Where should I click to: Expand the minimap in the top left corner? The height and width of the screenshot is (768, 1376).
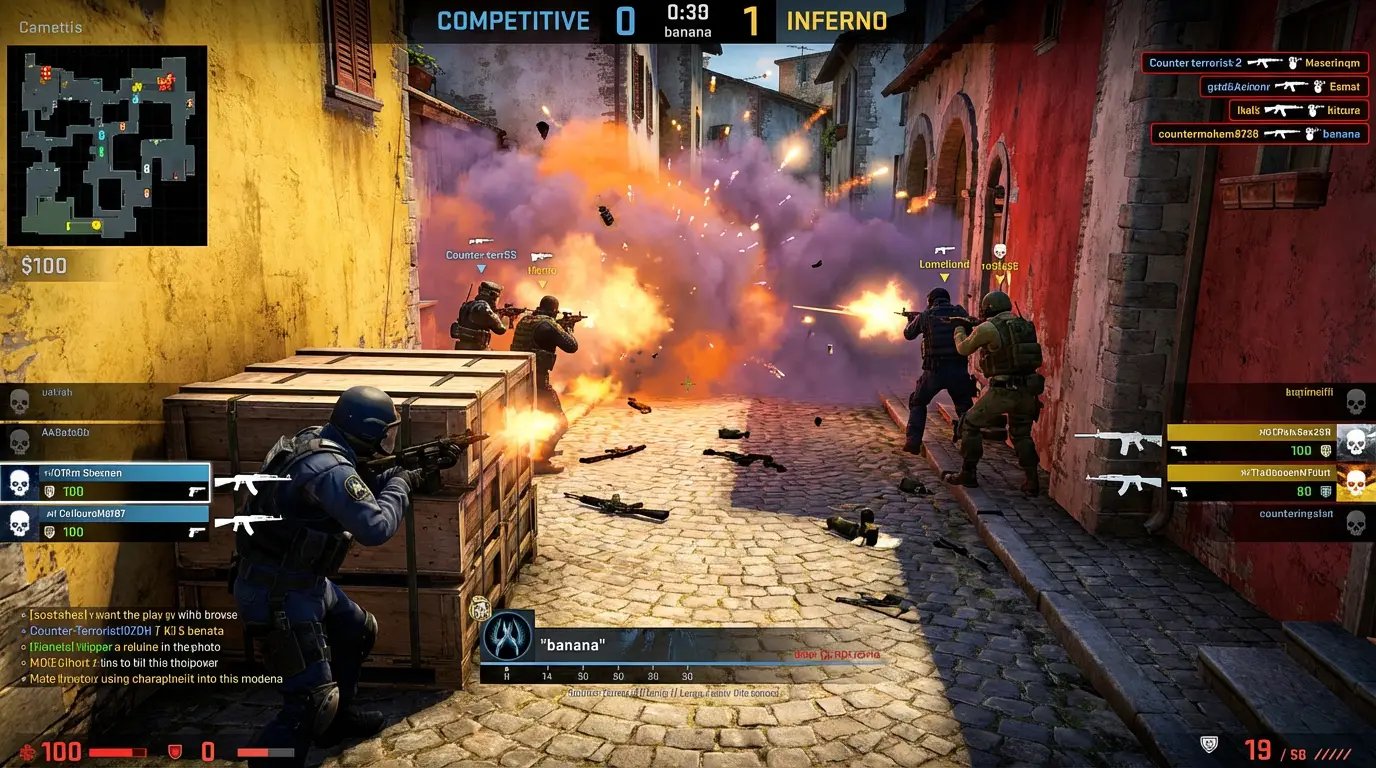[x=105, y=145]
